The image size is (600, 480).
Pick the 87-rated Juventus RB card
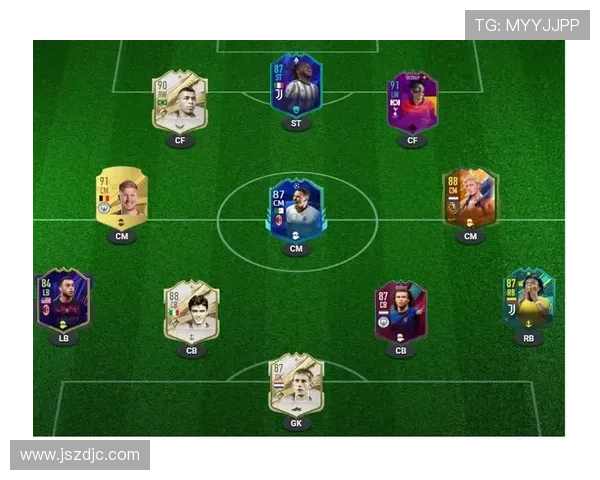pyautogui.click(x=529, y=299)
